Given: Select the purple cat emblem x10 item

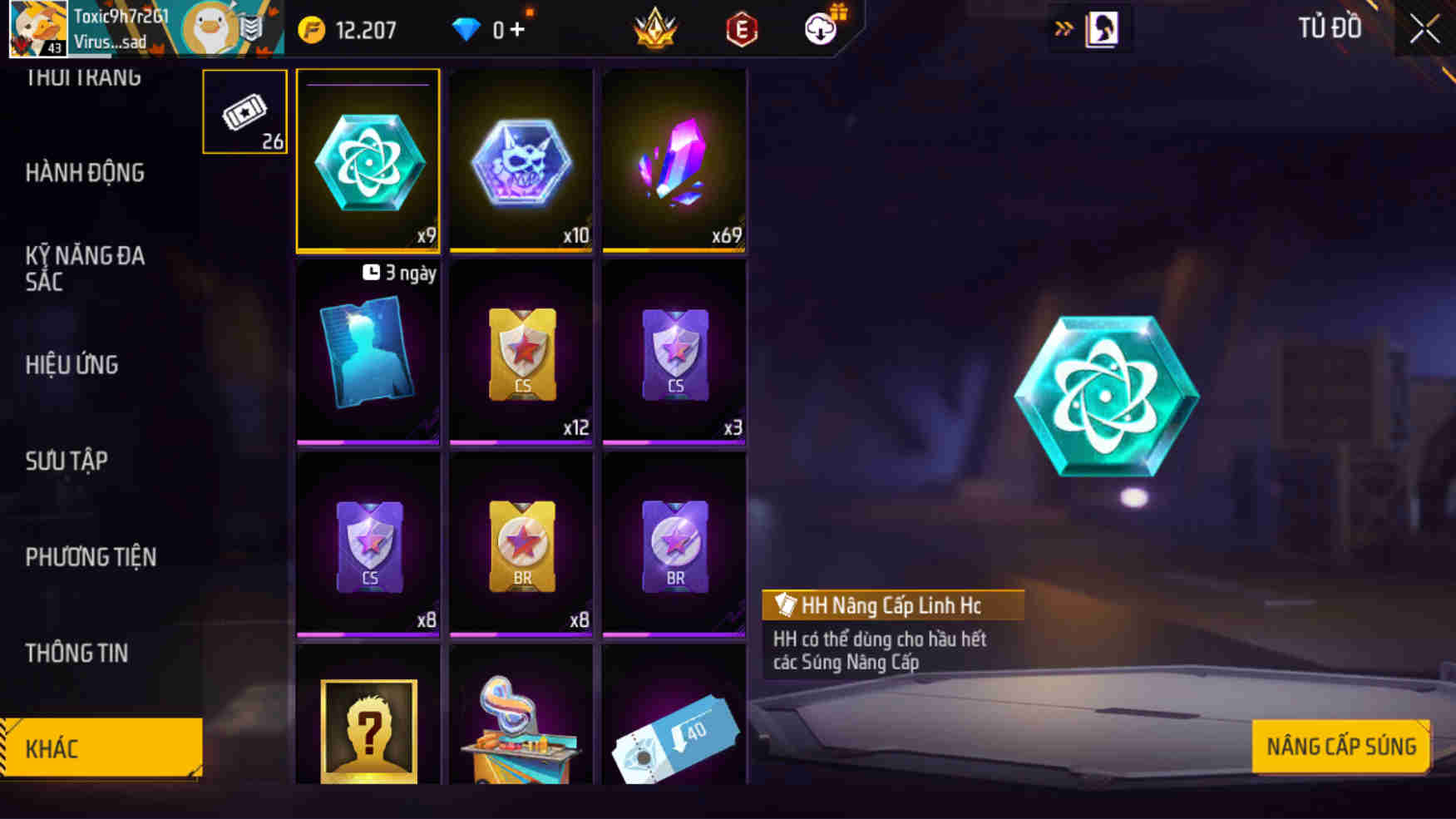Looking at the screenshot, I should [x=521, y=160].
